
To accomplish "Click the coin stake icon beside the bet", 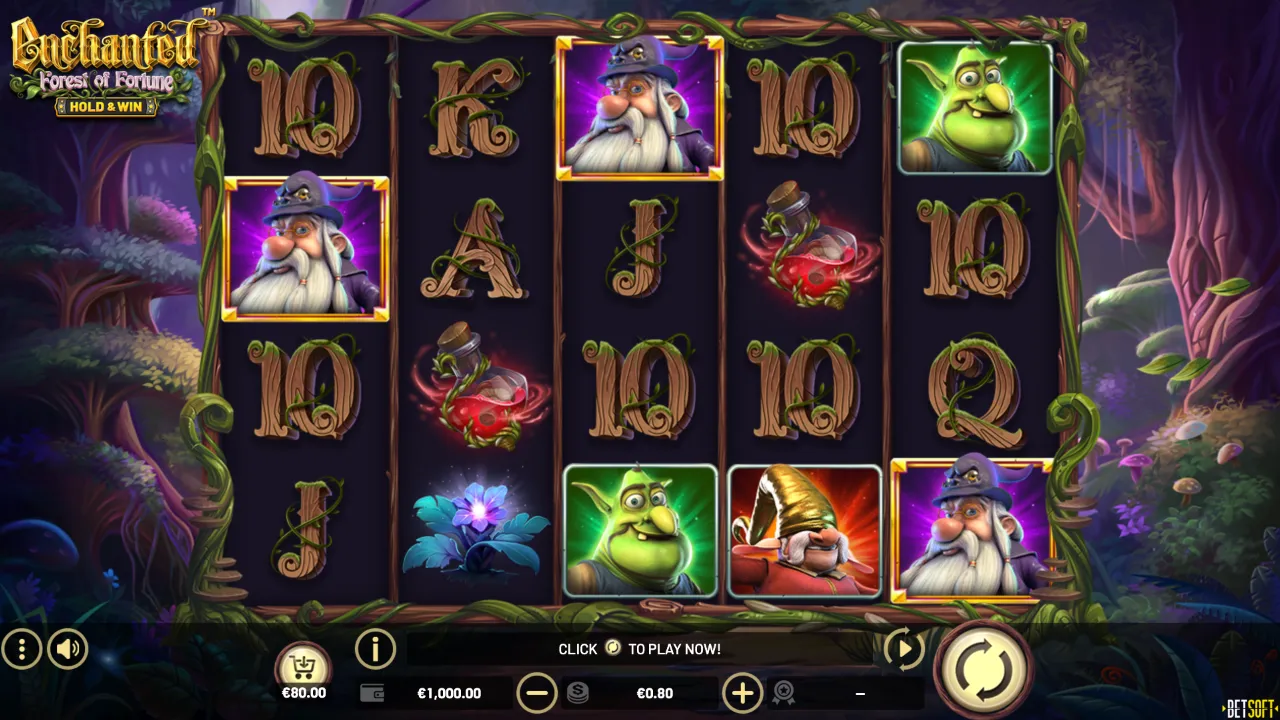I will point(578,693).
